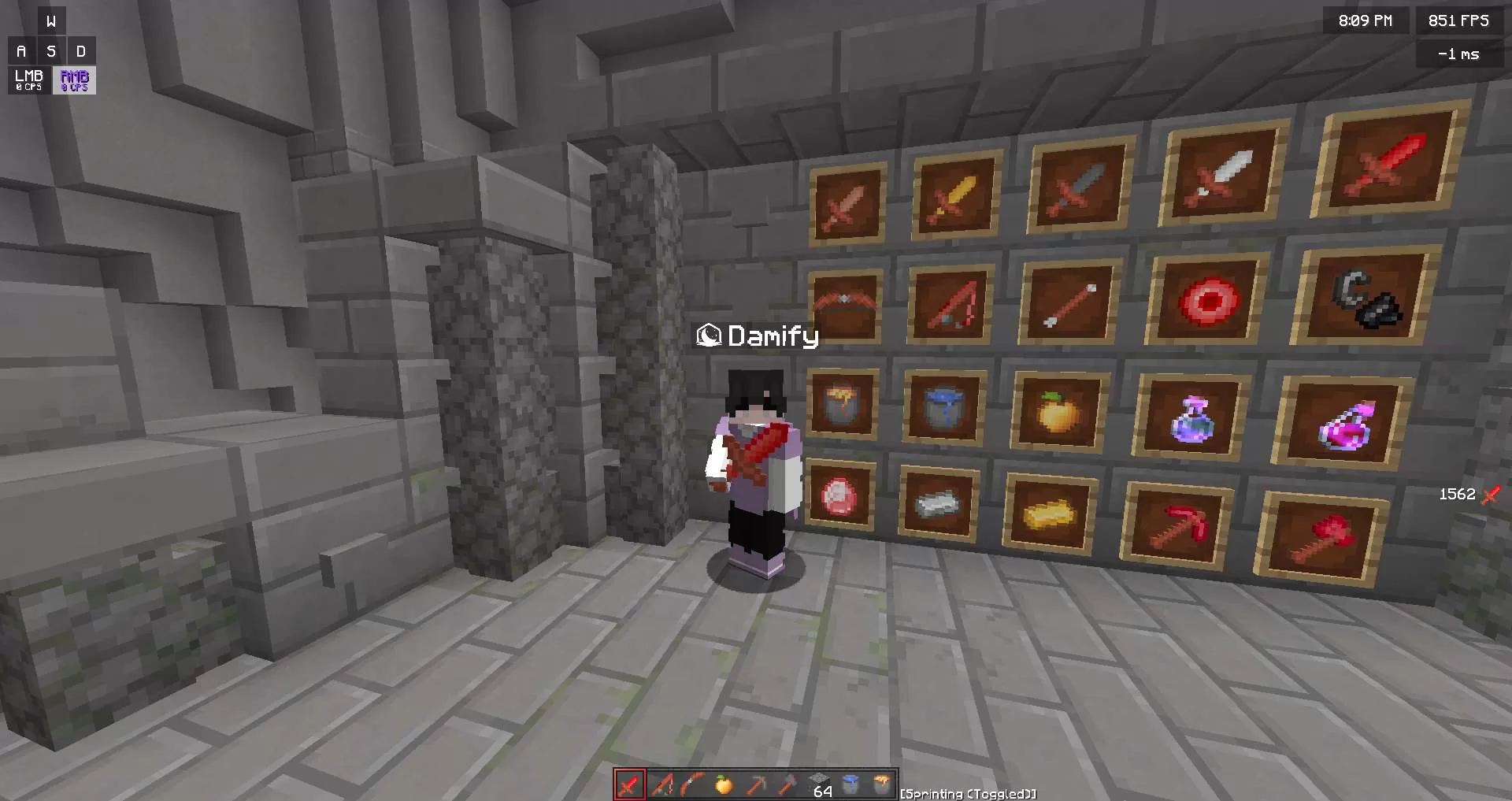The height and width of the screenshot is (801, 1512).
Task: Select the diamond sword in the hotbar
Action: pyautogui.click(x=630, y=784)
